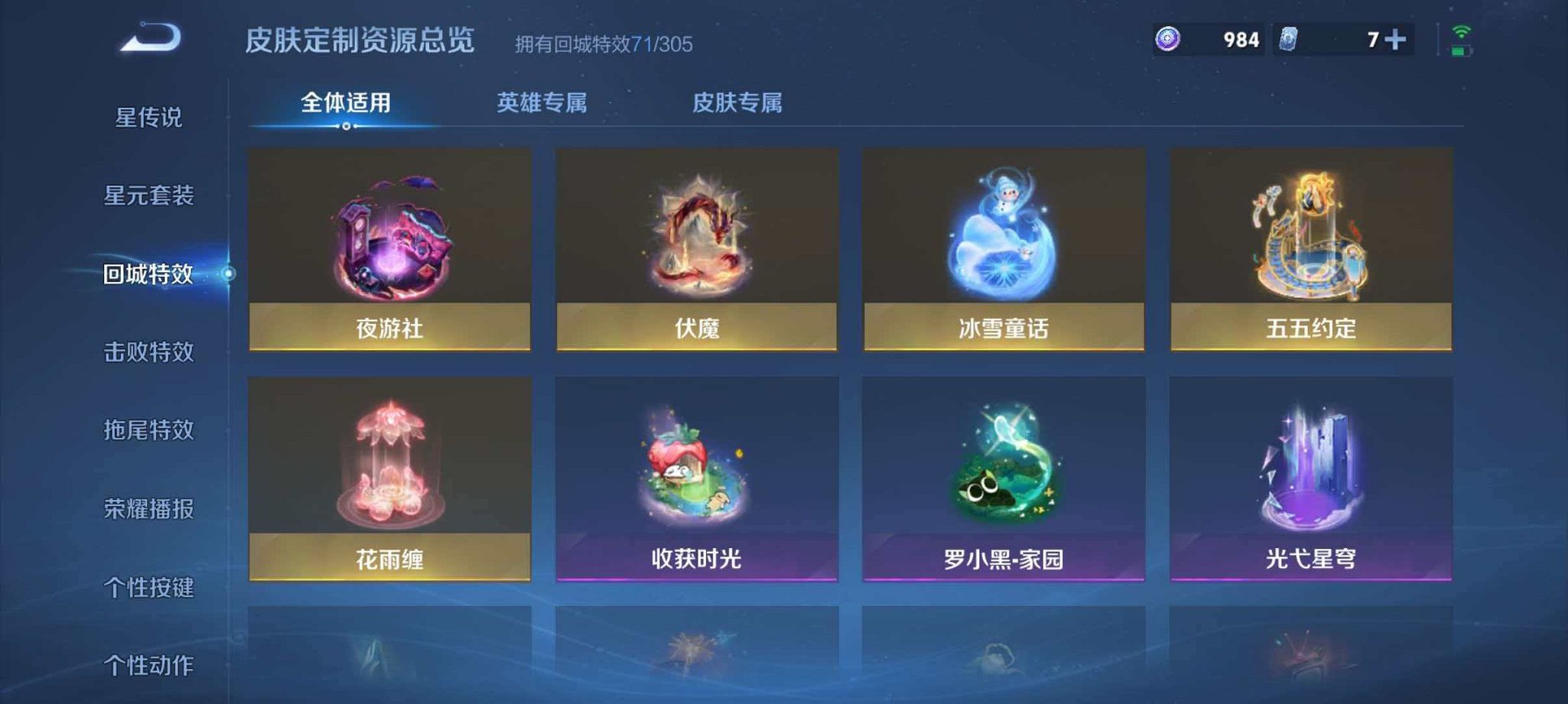The image size is (1568, 704).
Task: Click the game logo icon in top-left corner
Action: [149, 37]
